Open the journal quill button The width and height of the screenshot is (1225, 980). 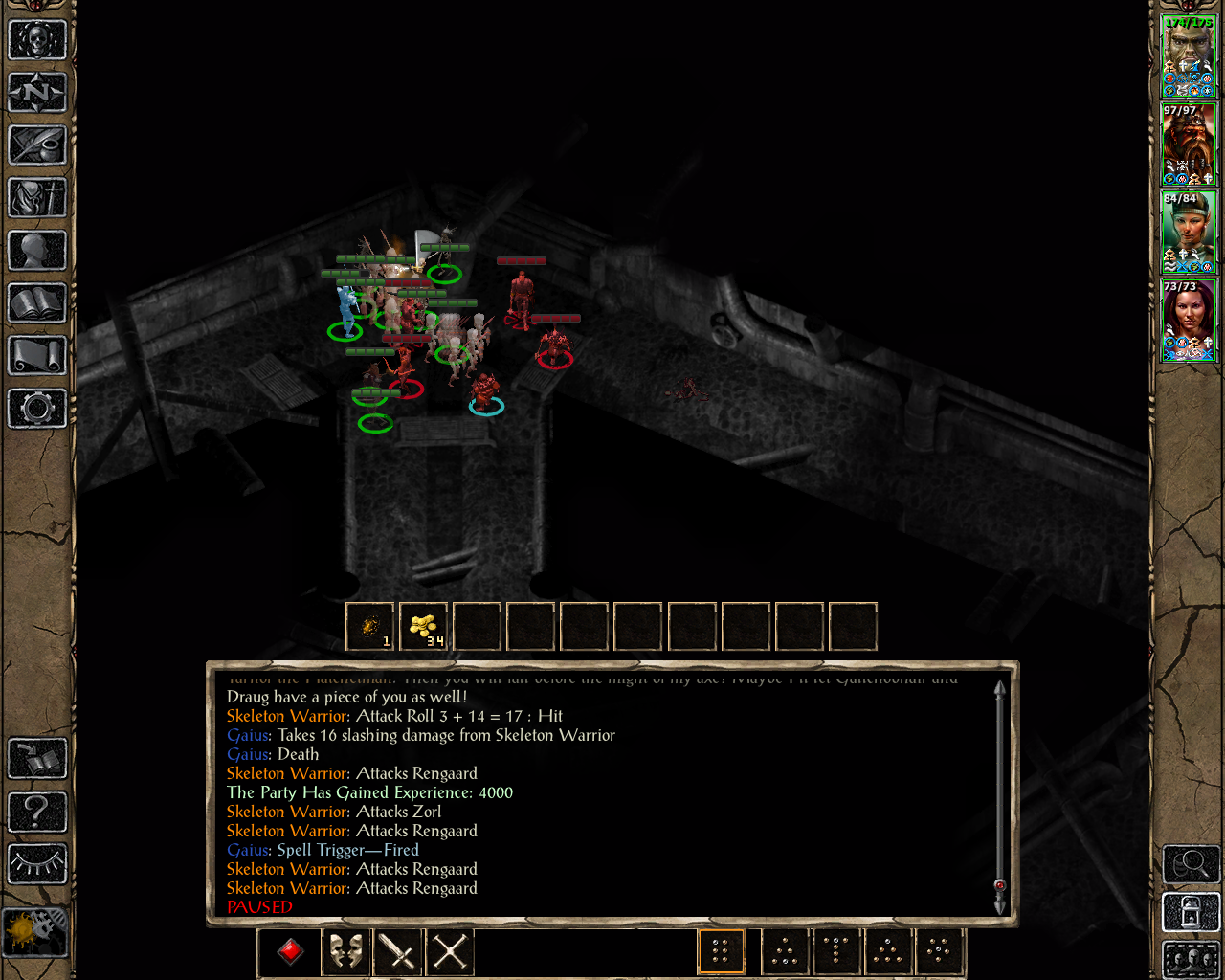[37, 145]
